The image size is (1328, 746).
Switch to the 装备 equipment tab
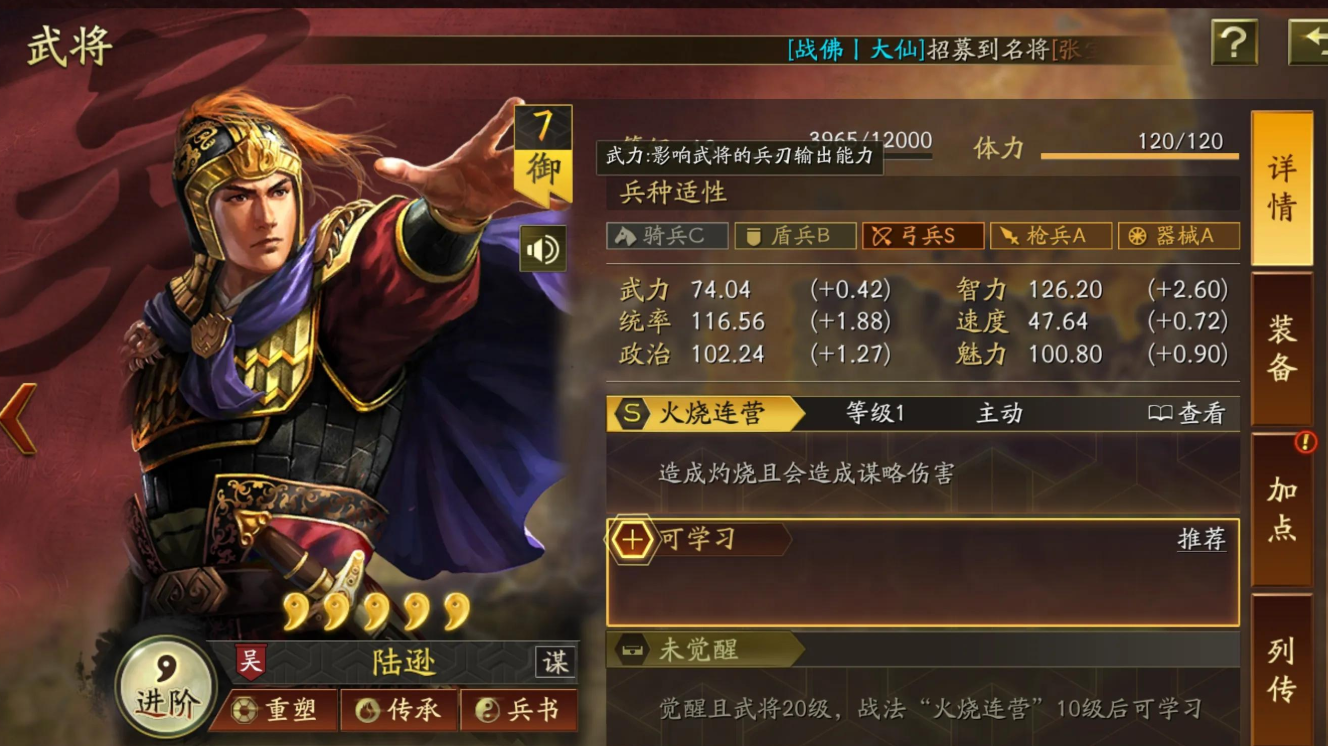[1283, 336]
